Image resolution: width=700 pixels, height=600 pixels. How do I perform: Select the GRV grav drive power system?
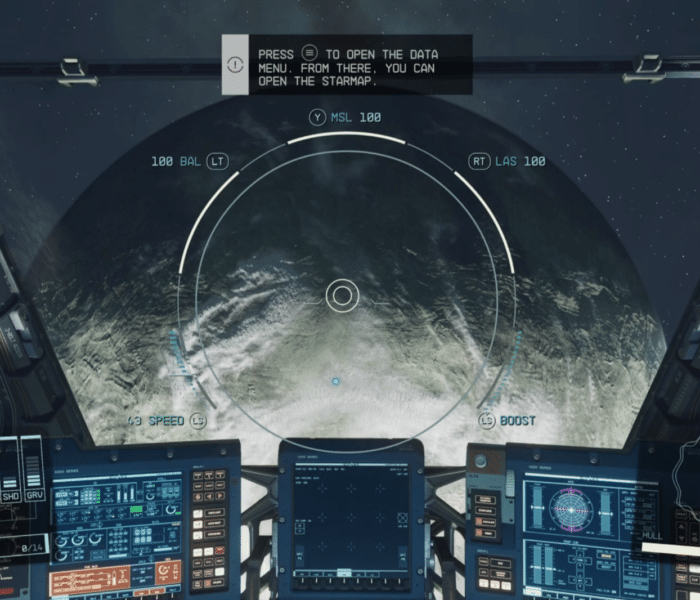click(x=33, y=494)
